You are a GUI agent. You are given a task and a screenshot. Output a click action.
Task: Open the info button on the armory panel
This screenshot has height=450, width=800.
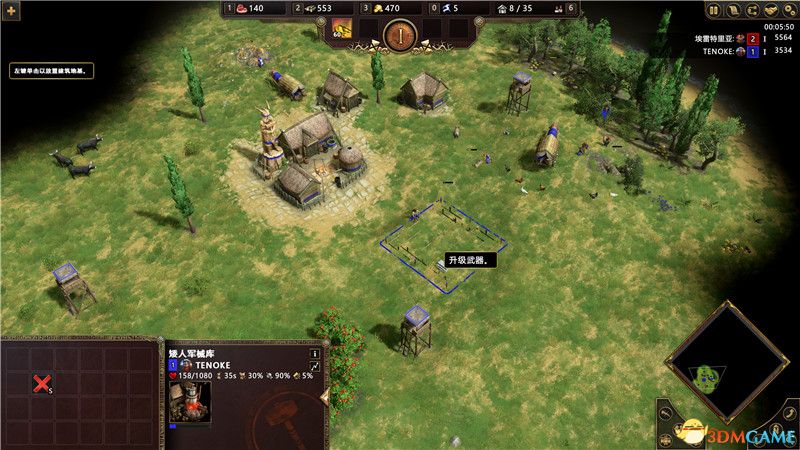pos(315,353)
